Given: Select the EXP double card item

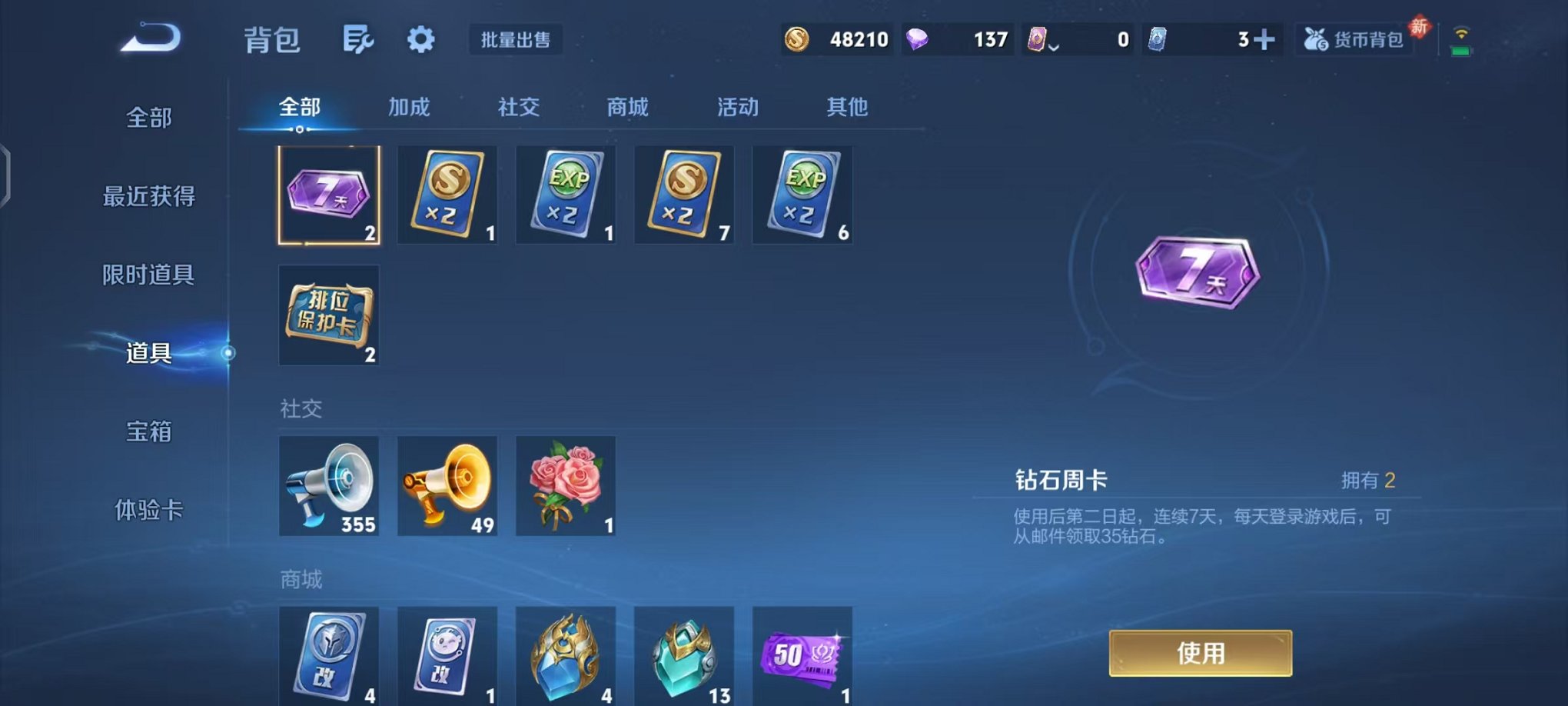Looking at the screenshot, I should pos(566,195).
